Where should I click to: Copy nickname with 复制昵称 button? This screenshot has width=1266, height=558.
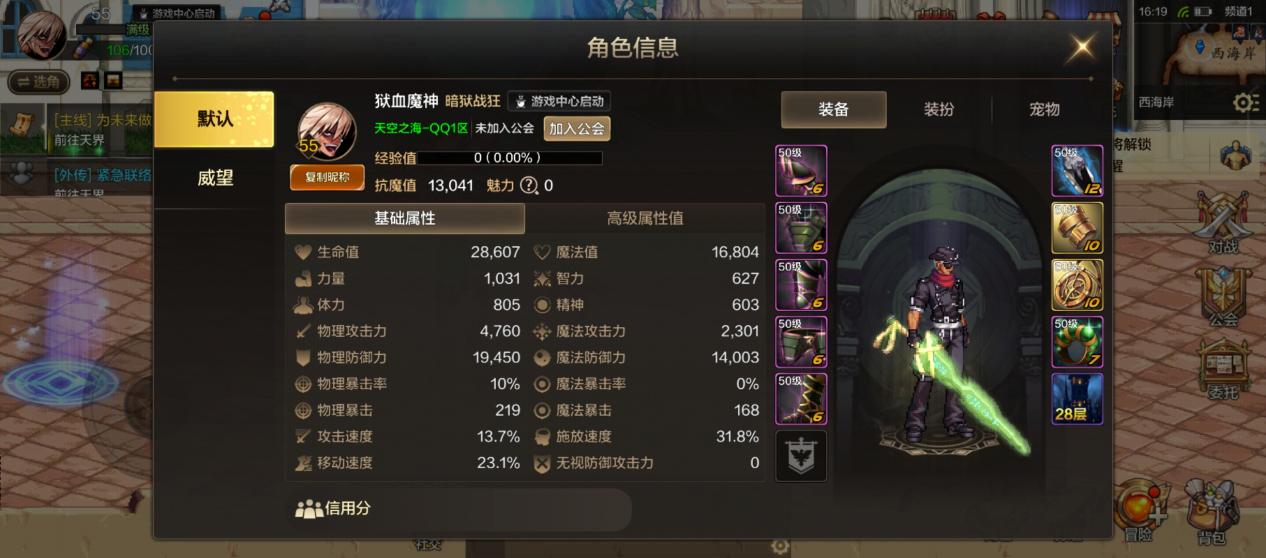327,177
